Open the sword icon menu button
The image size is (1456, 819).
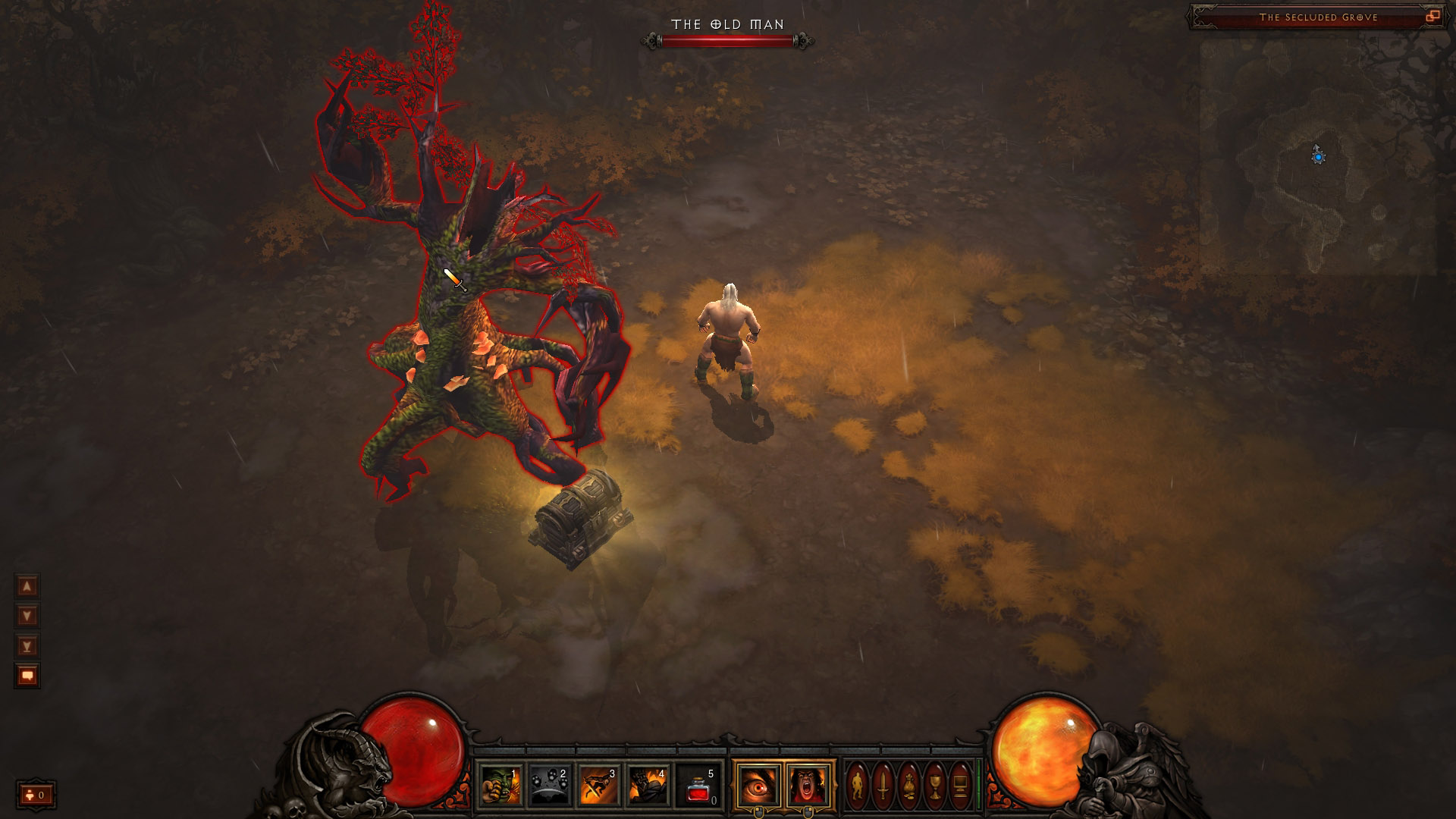pyautogui.click(x=883, y=785)
